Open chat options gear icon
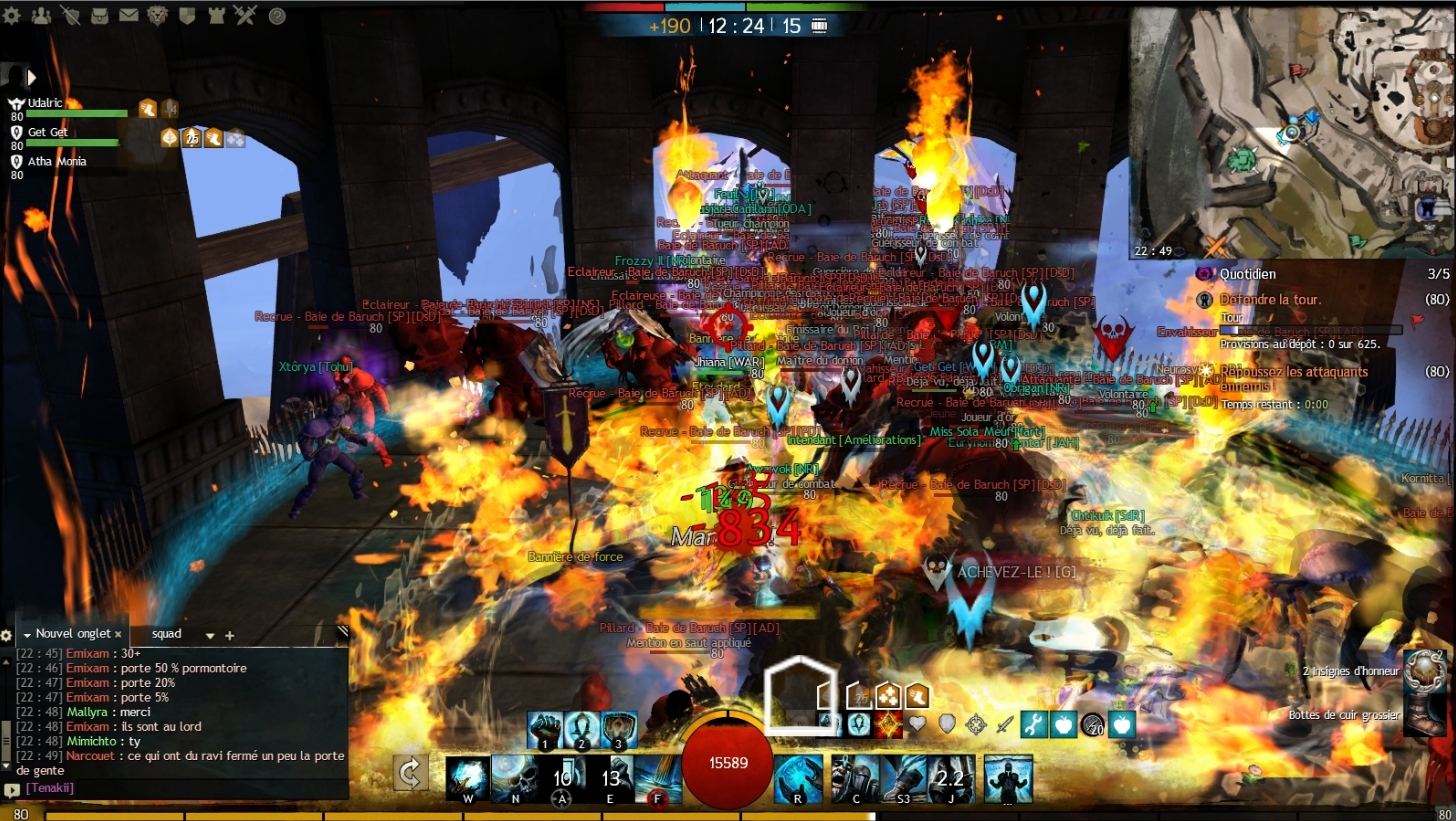This screenshot has height=821, width=1456. 6,635
